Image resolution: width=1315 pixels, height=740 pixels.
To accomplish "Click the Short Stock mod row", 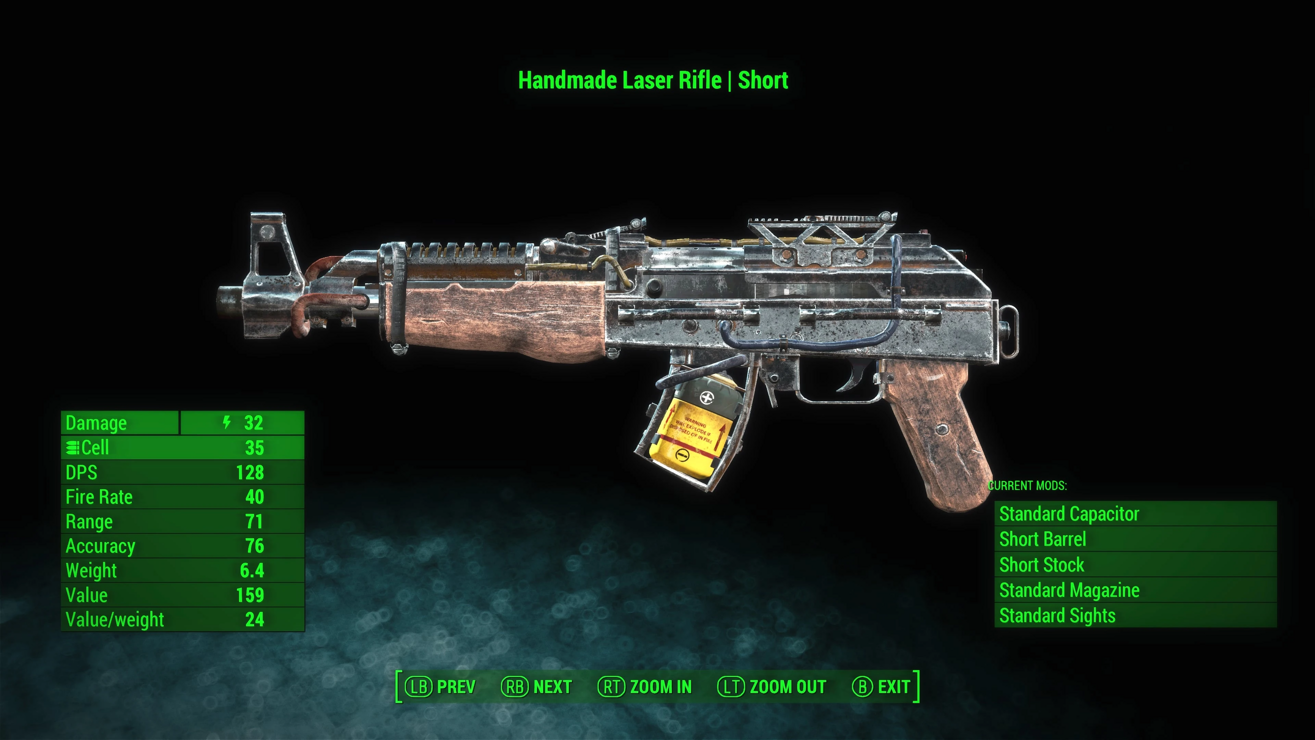I will tap(1135, 565).
